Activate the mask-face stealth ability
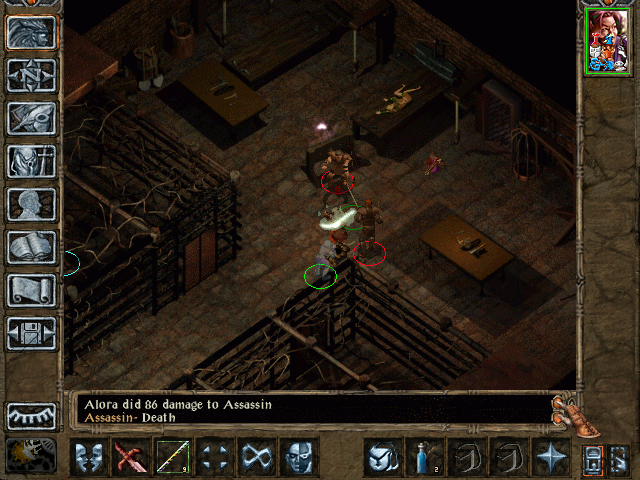The image size is (640, 480). 298,458
